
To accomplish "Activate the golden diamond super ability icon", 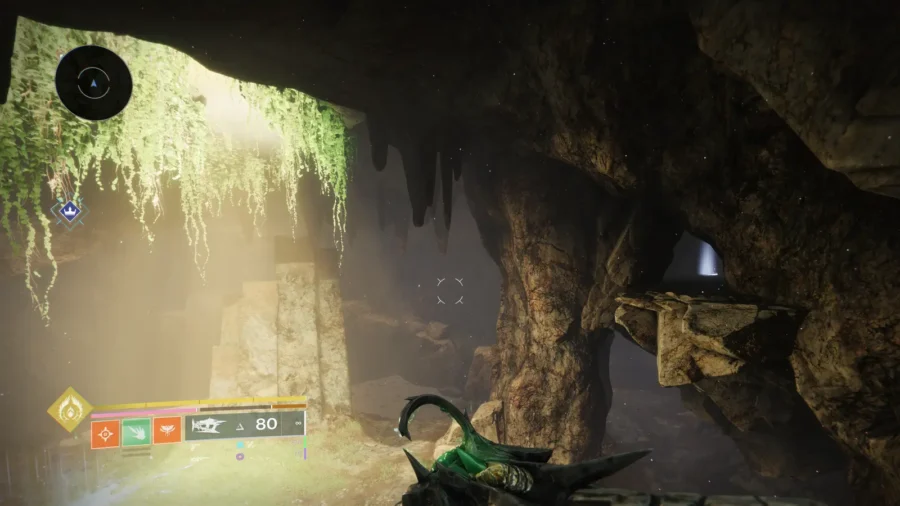I will tap(69, 409).
